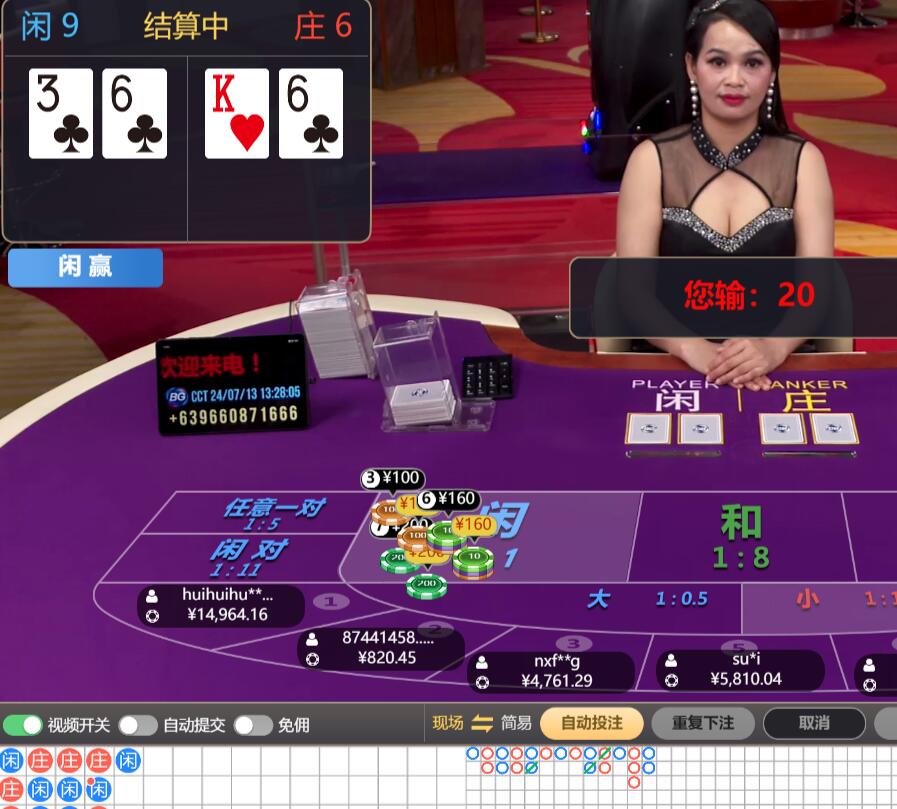Cancel the bet with 取消
Viewport: 897px width, 809px height.
814,723
